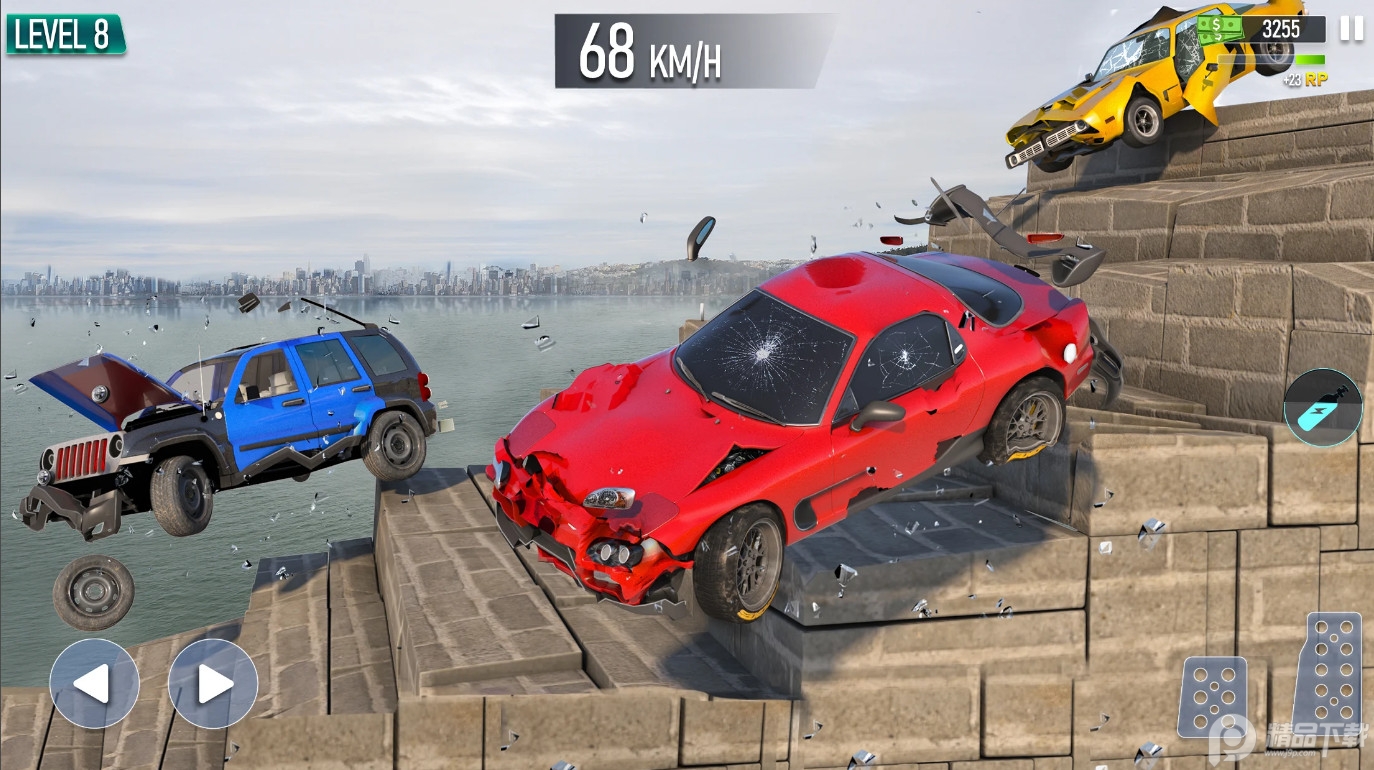The image size is (1374, 770).
Task: Steer right with the right arrow button
Action: tap(213, 684)
